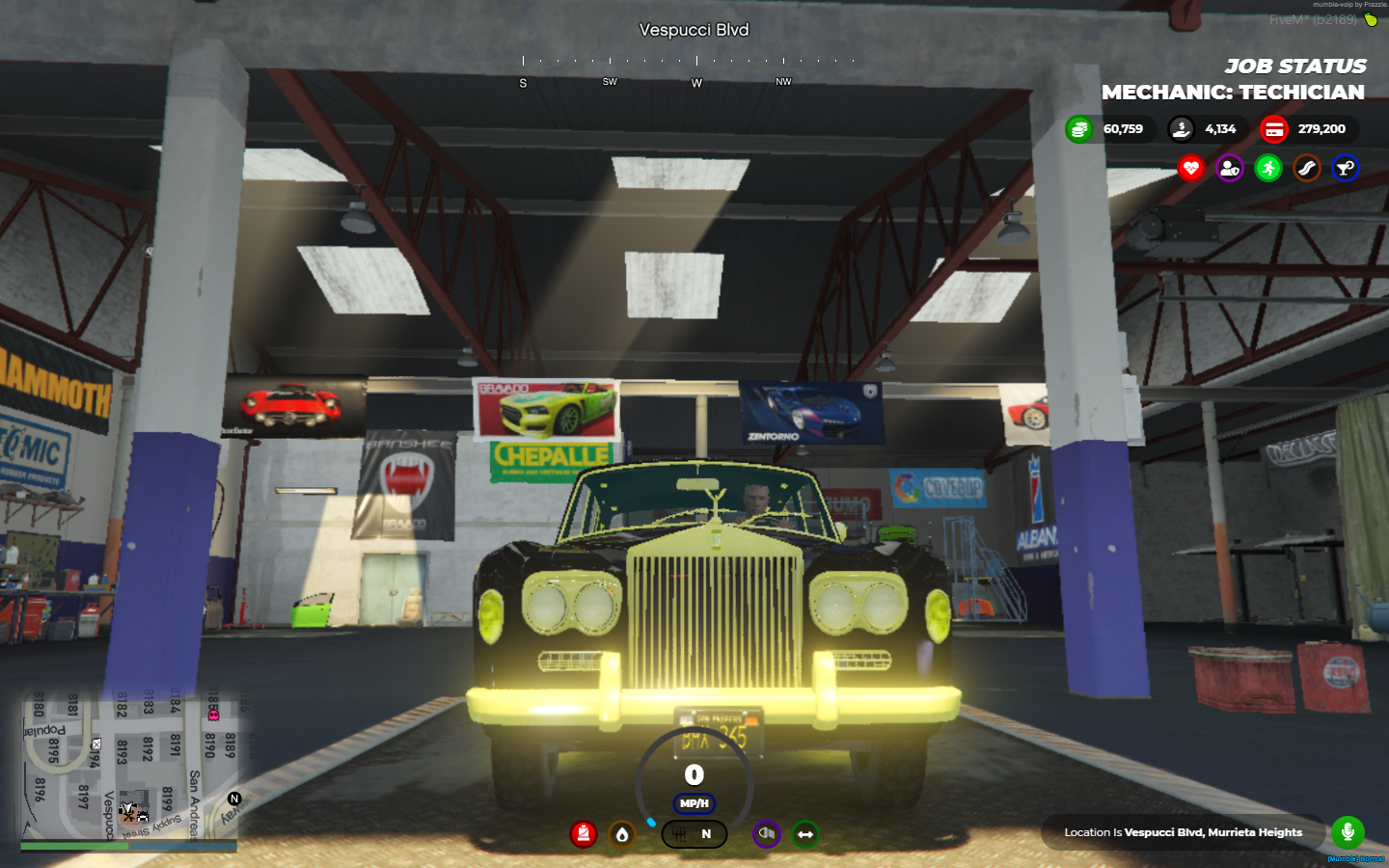Screen dimensions: 1389x868
Task: Click the red fuel battery icon near speedometer
Action: [582, 834]
